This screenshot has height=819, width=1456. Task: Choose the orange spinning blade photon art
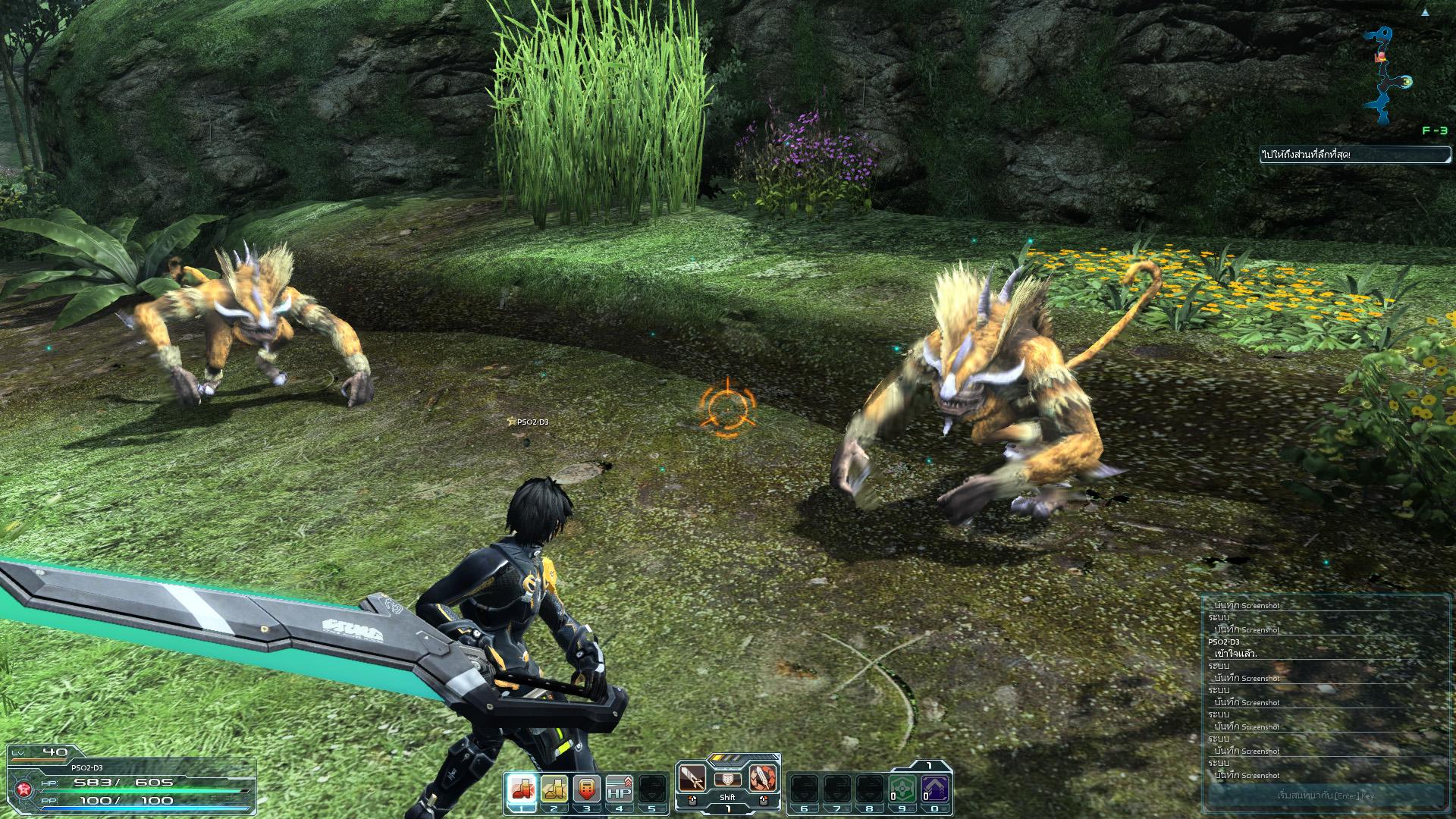click(763, 778)
